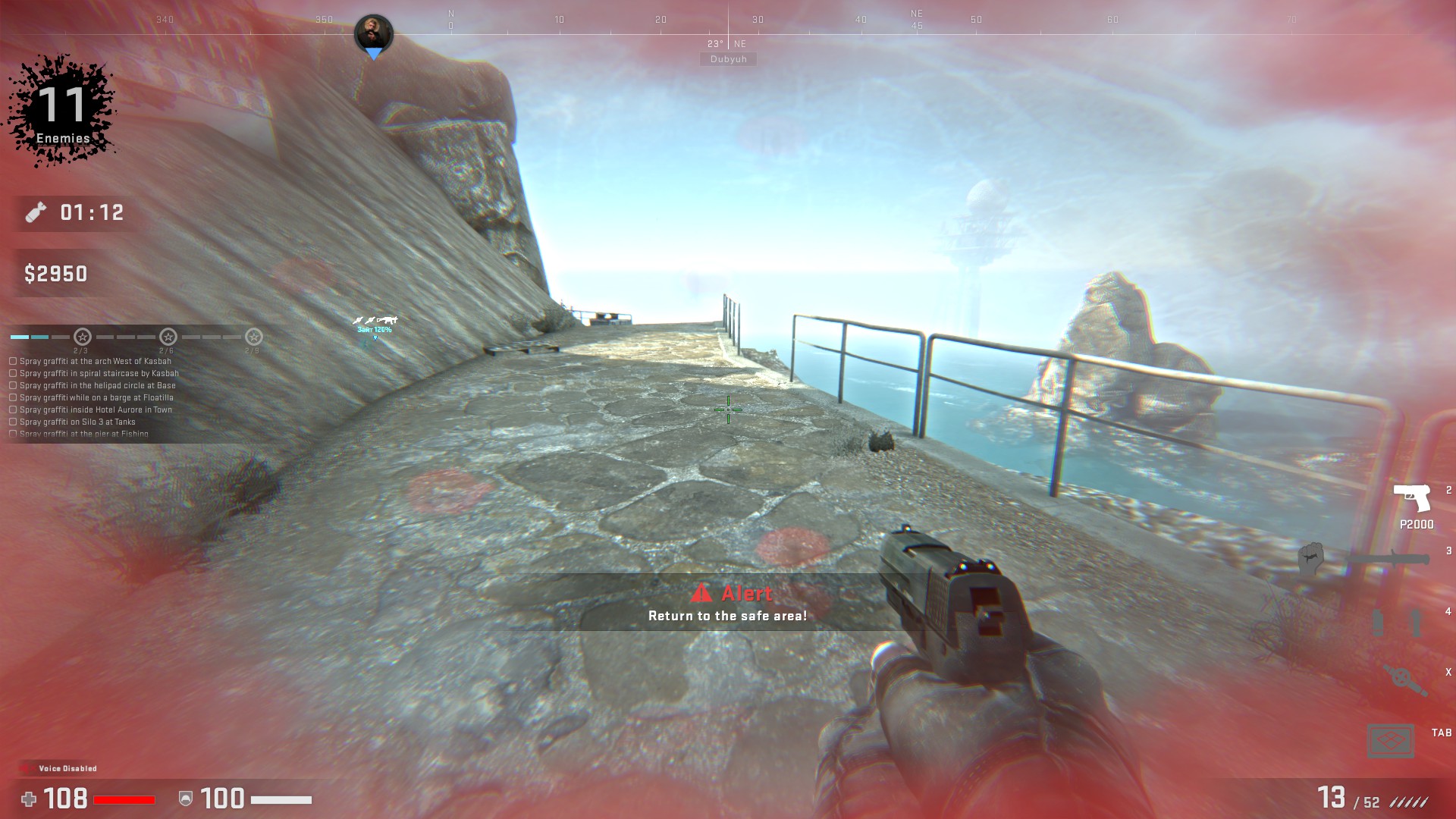Click the tablet map icon next to TAB
Viewport: 1456px width, 819px height.
click(1392, 740)
